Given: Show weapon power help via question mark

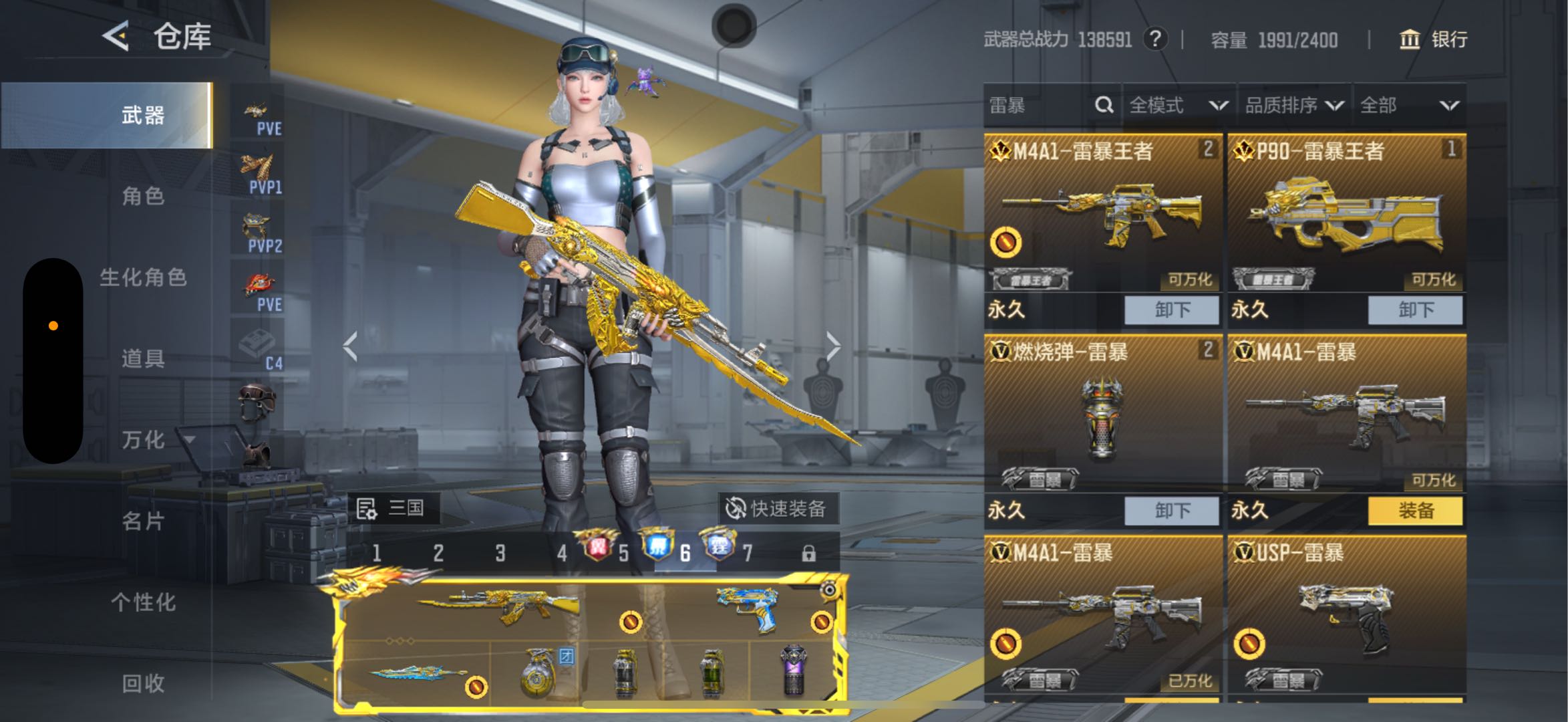Looking at the screenshot, I should pyautogui.click(x=1155, y=39).
